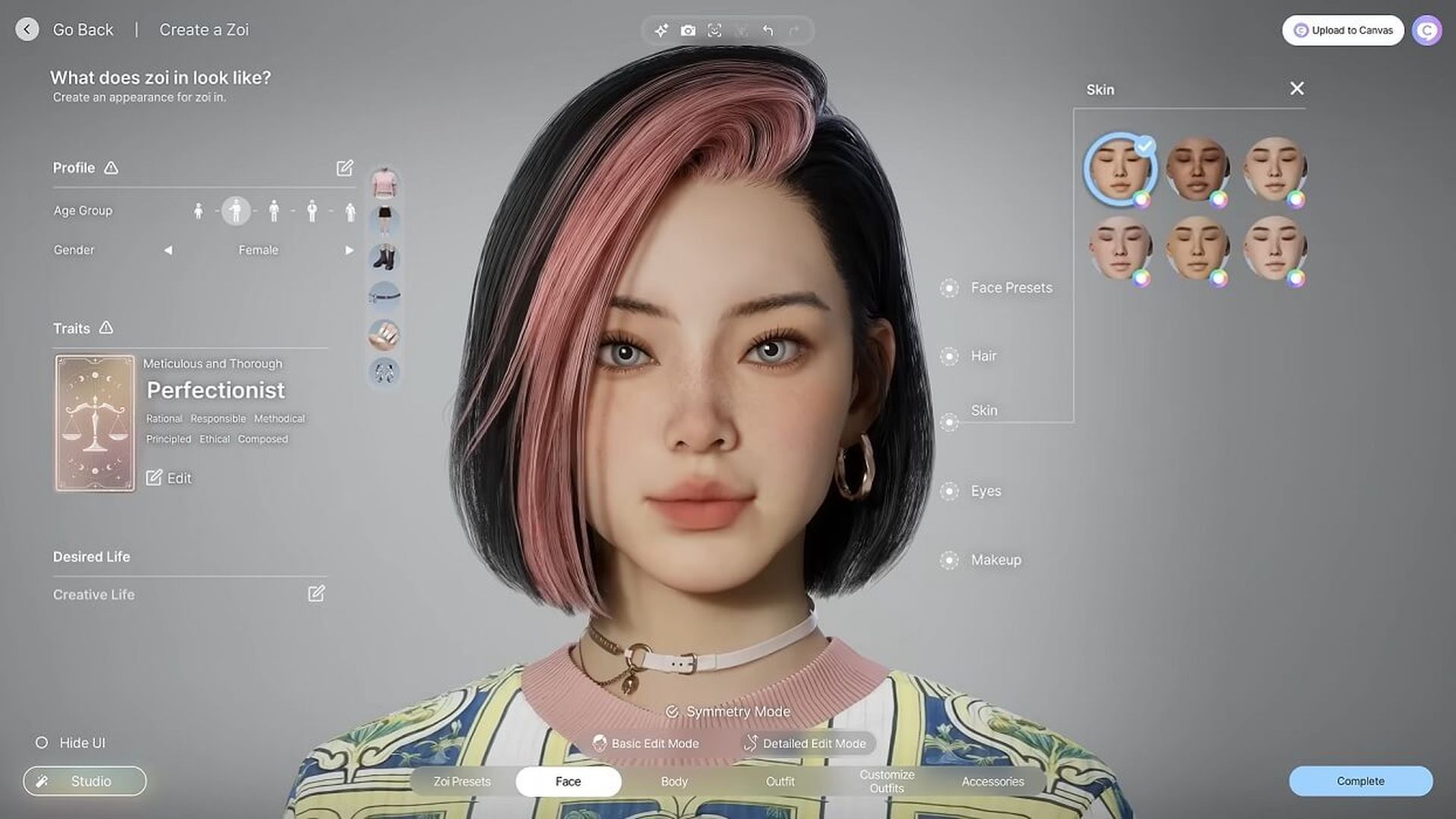
Task: Switch to the Outfit tab
Action: (780, 782)
